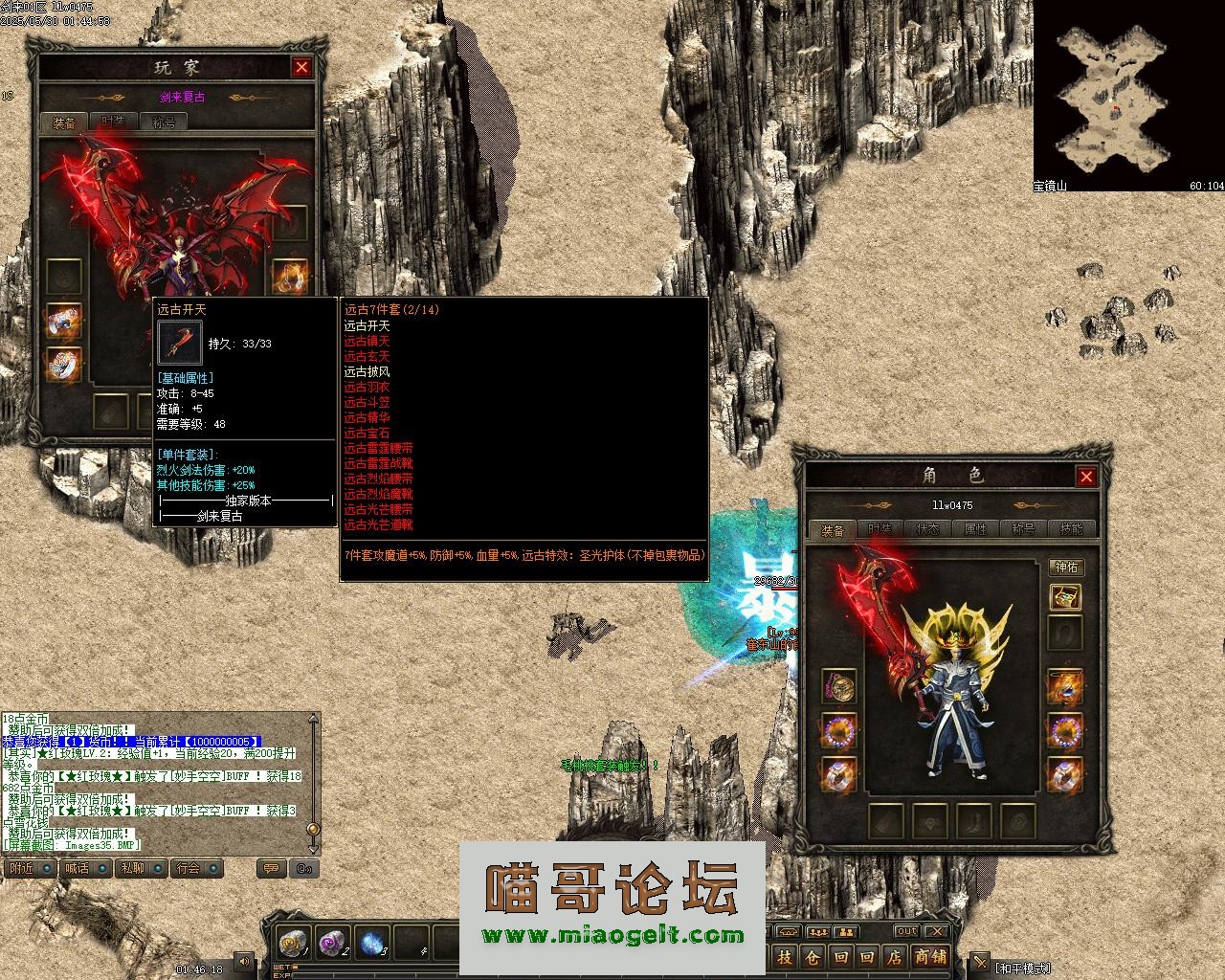Close the 玩家 player inspection window
1225x980 pixels.
point(301,67)
